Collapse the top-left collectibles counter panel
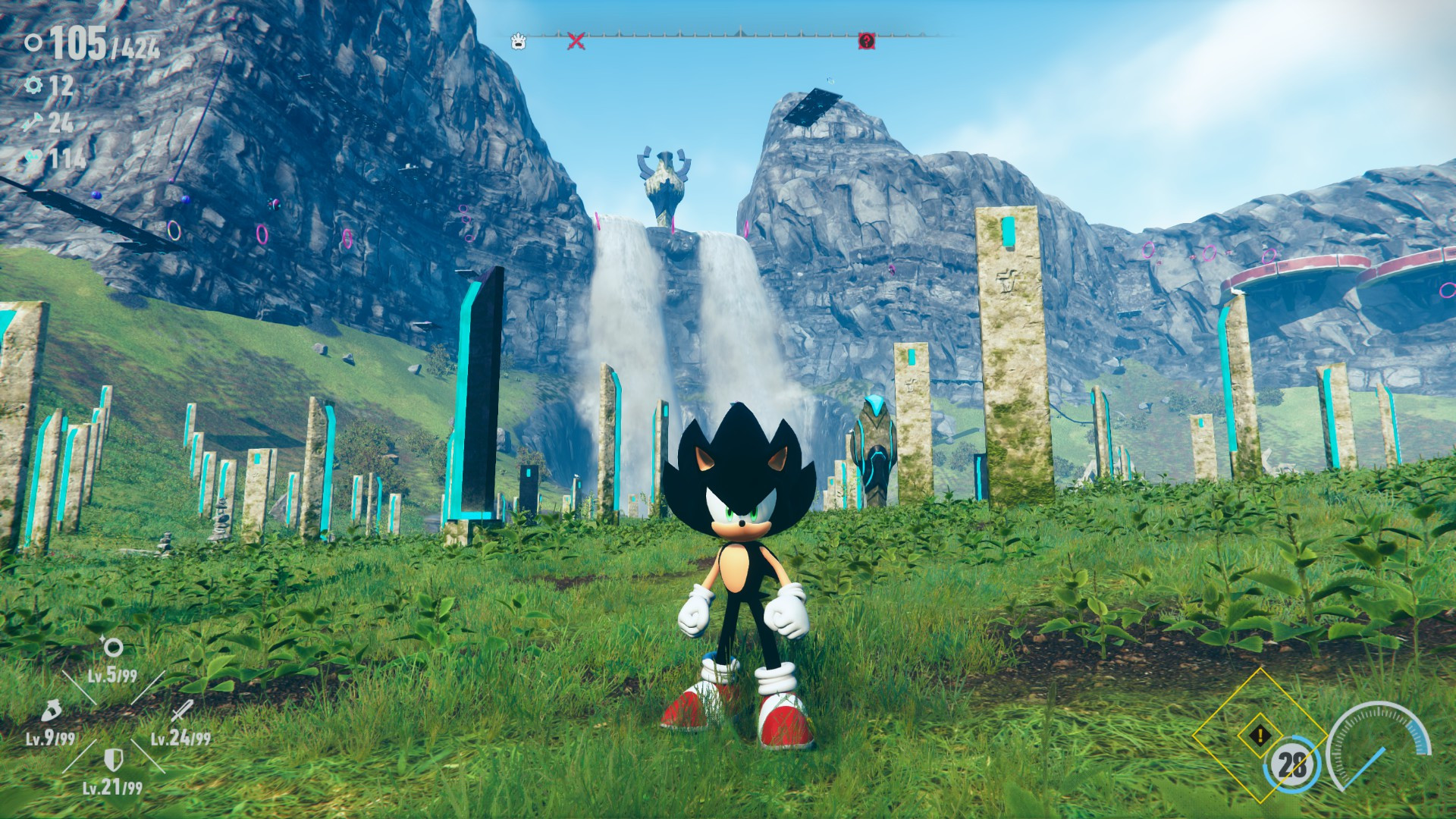 coord(83,44)
